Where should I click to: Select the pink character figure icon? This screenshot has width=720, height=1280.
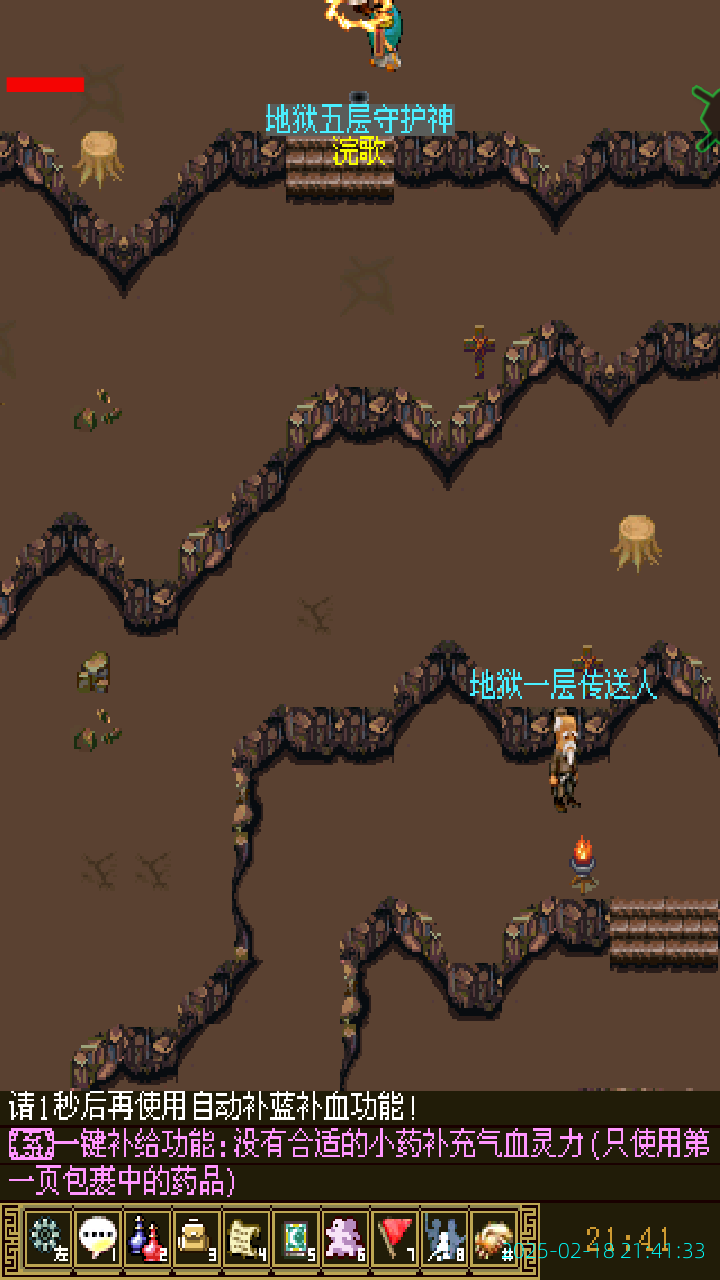point(345,1238)
